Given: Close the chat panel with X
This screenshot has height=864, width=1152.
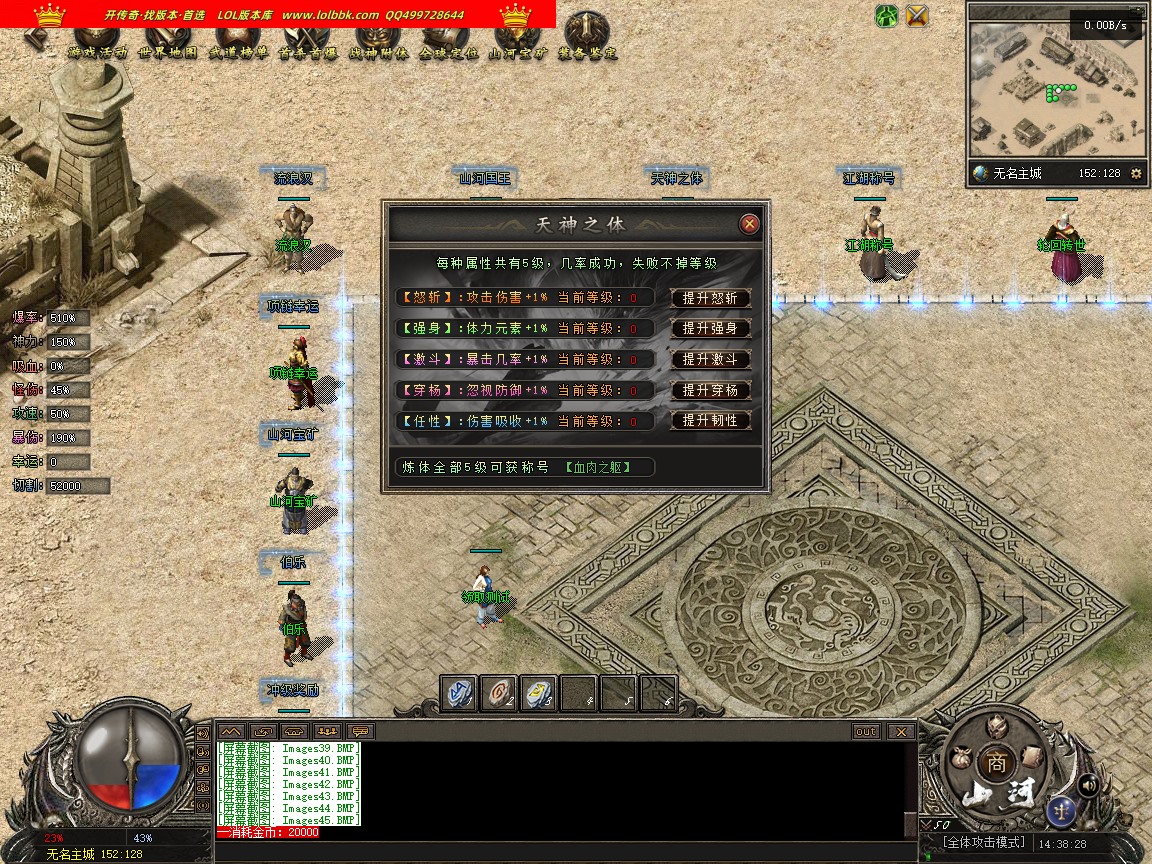Looking at the screenshot, I should pyautogui.click(x=901, y=732).
